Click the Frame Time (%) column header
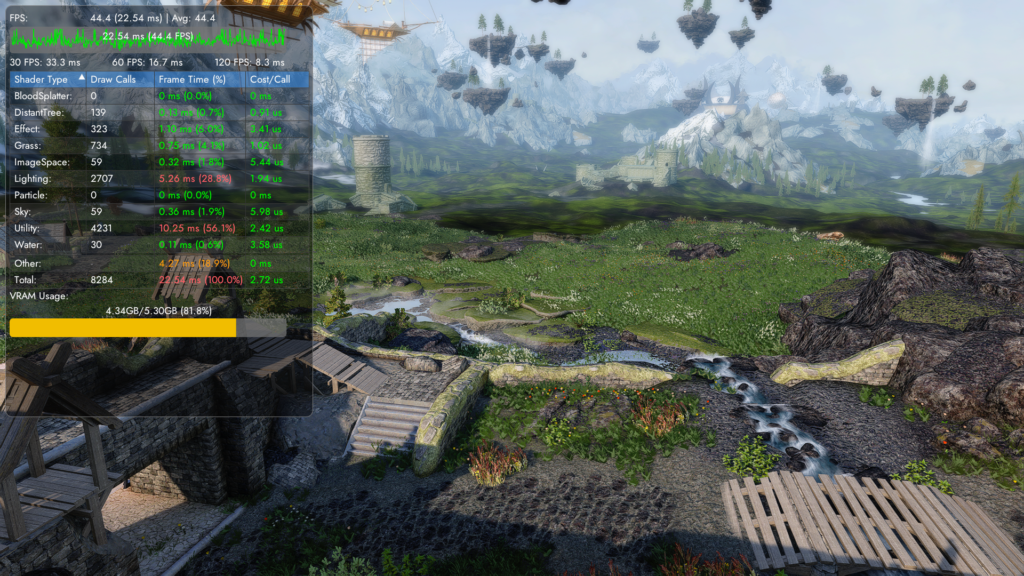The width and height of the screenshot is (1024, 576). tap(192, 78)
